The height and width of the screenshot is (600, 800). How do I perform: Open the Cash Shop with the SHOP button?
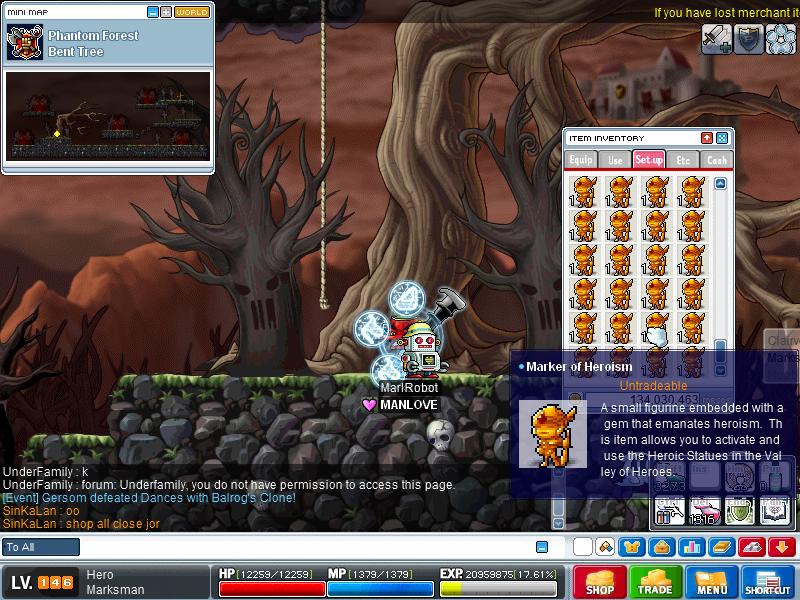tap(599, 582)
